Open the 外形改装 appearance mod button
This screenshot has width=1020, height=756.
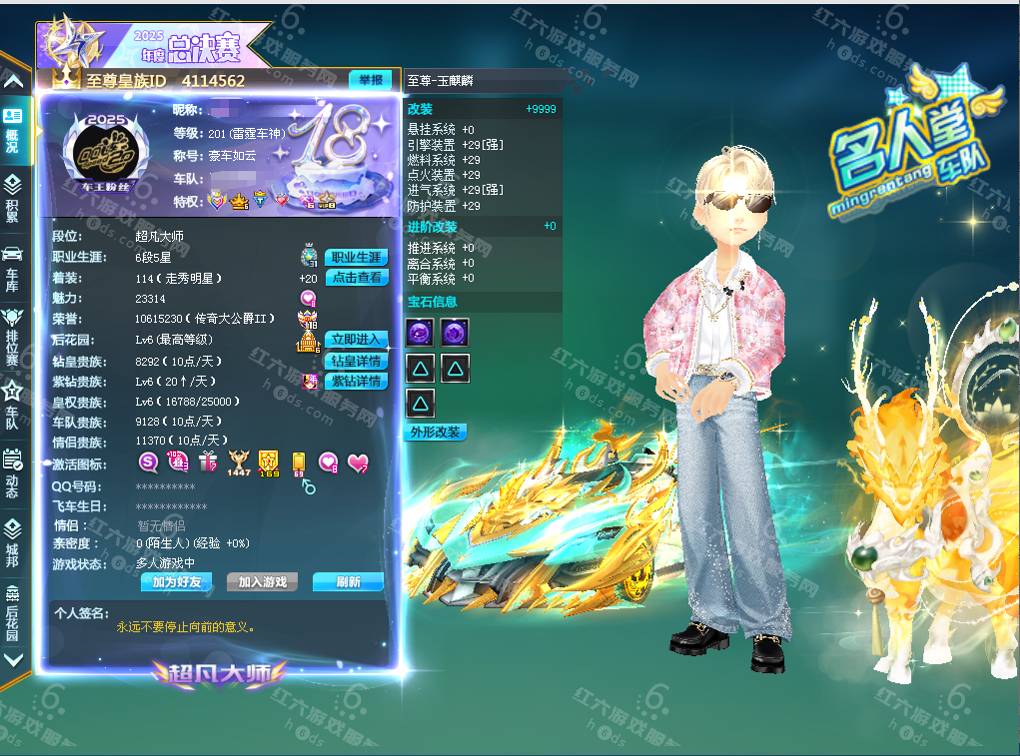coord(435,432)
